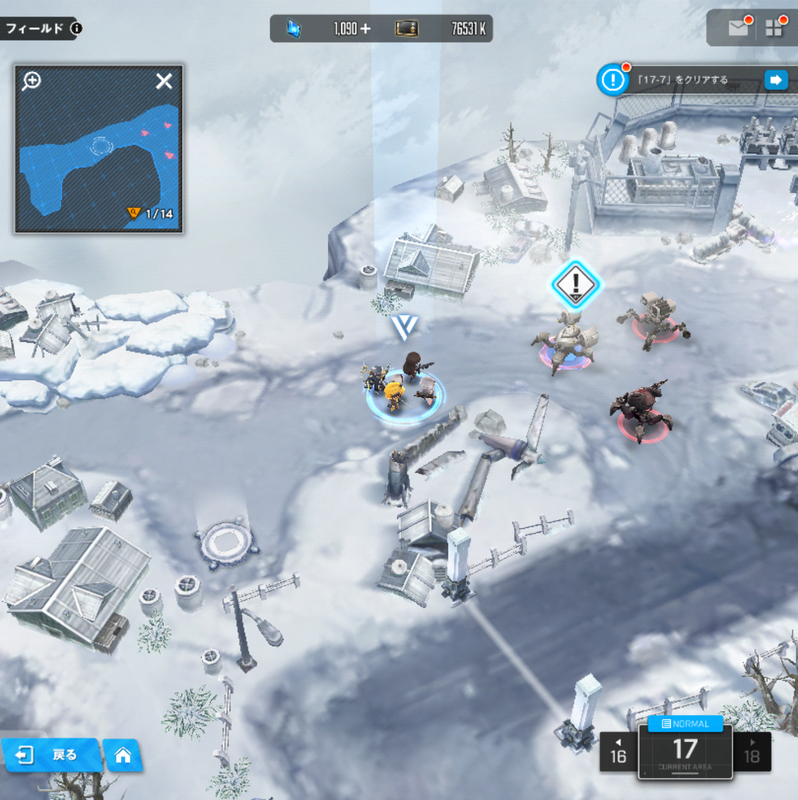Return to the home lobby
Viewport: 798px width, 800px height.
(x=123, y=754)
